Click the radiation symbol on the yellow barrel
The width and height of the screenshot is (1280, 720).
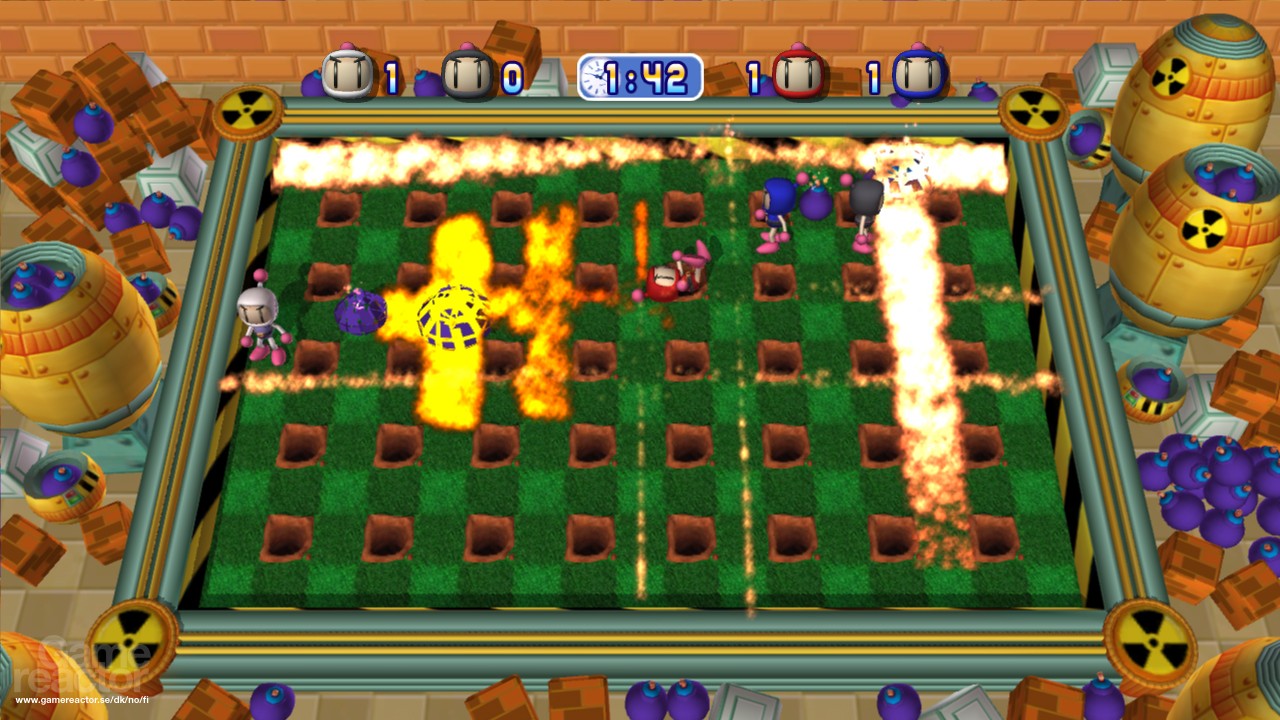click(x=1171, y=77)
